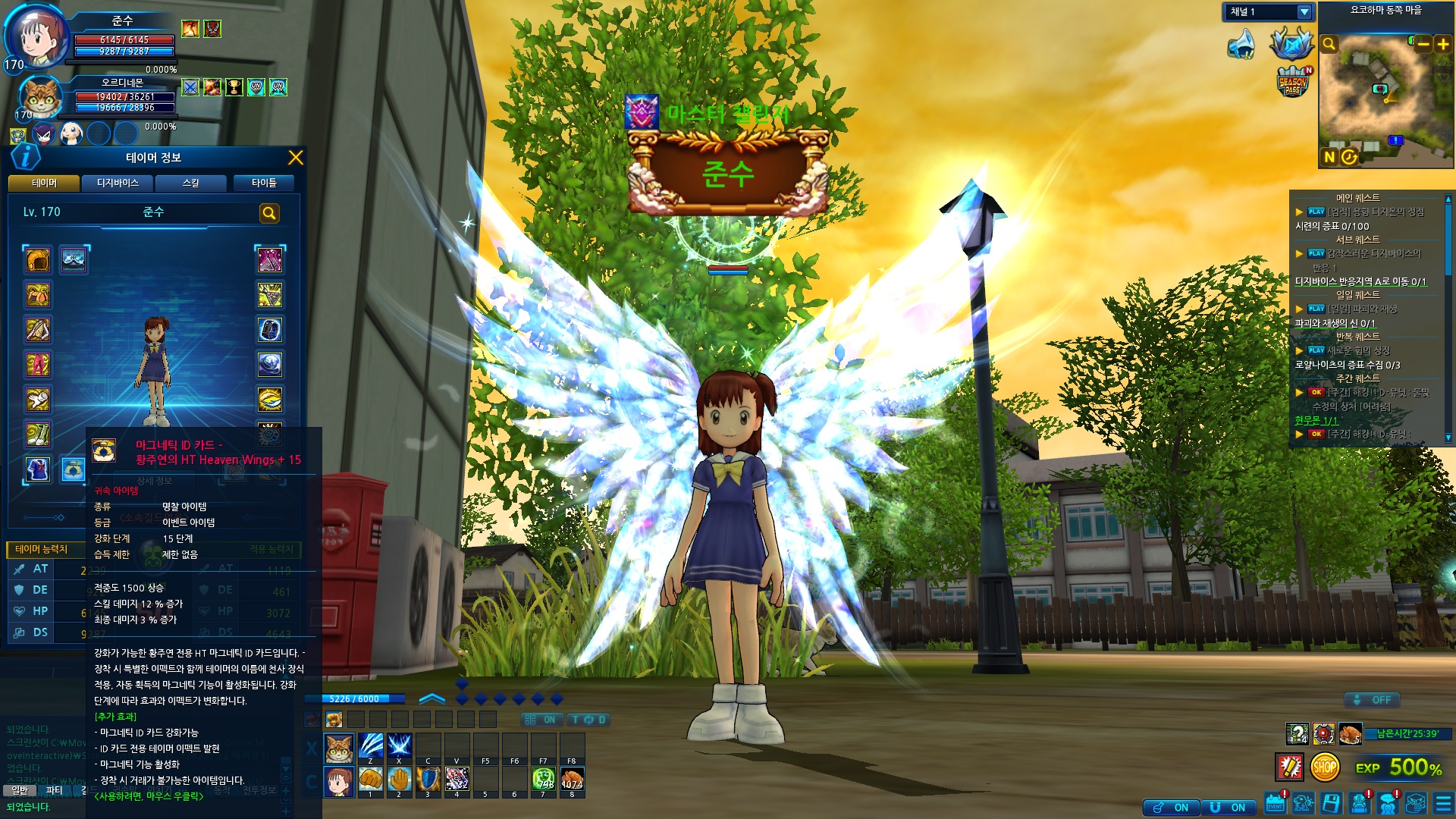Image resolution: width=1456 pixels, height=819 pixels.
Task: Open the gold SHOP coin button
Action: pos(1324,767)
